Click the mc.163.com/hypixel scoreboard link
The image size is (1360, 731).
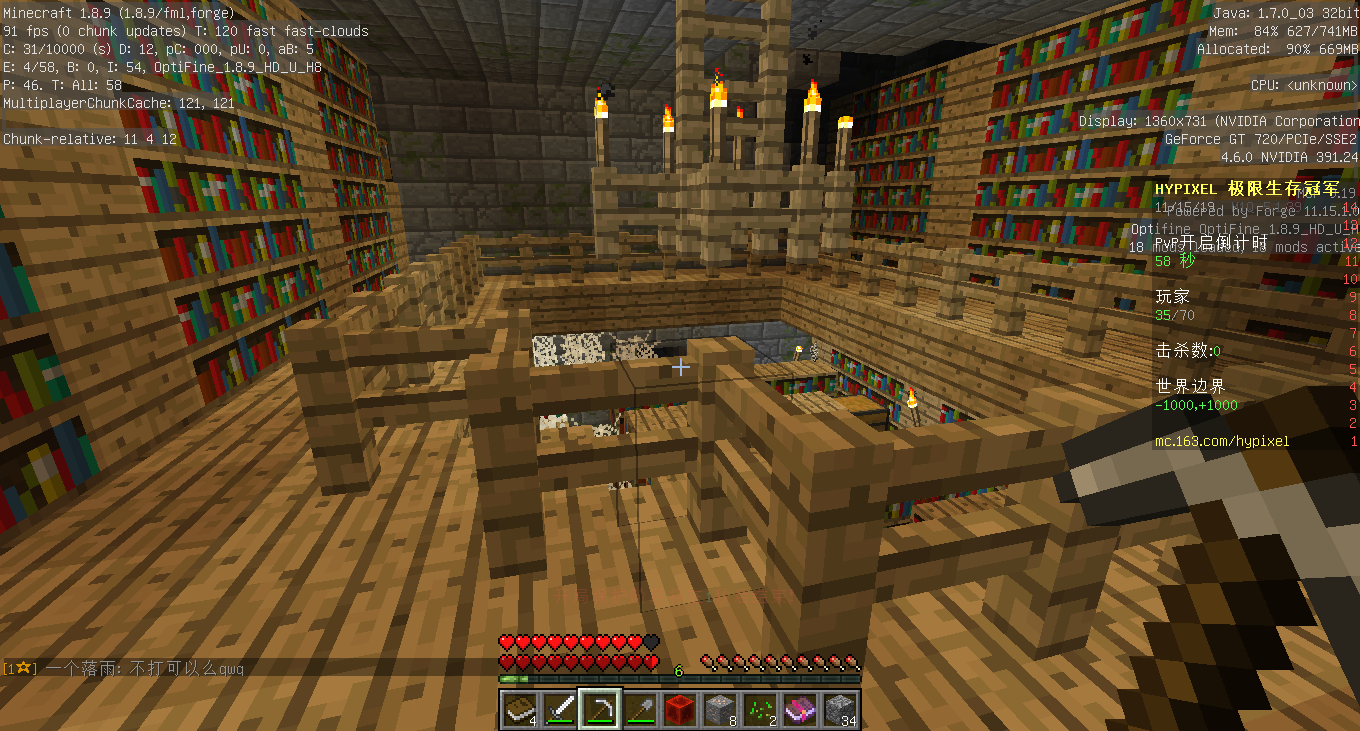1221,441
